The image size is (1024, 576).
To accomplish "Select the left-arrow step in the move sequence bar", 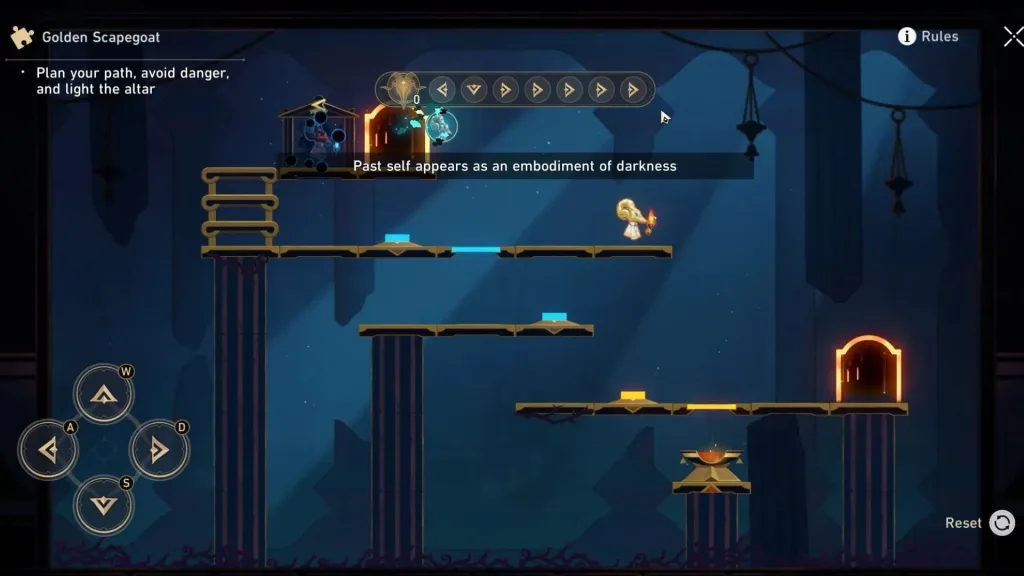I will click(442, 90).
